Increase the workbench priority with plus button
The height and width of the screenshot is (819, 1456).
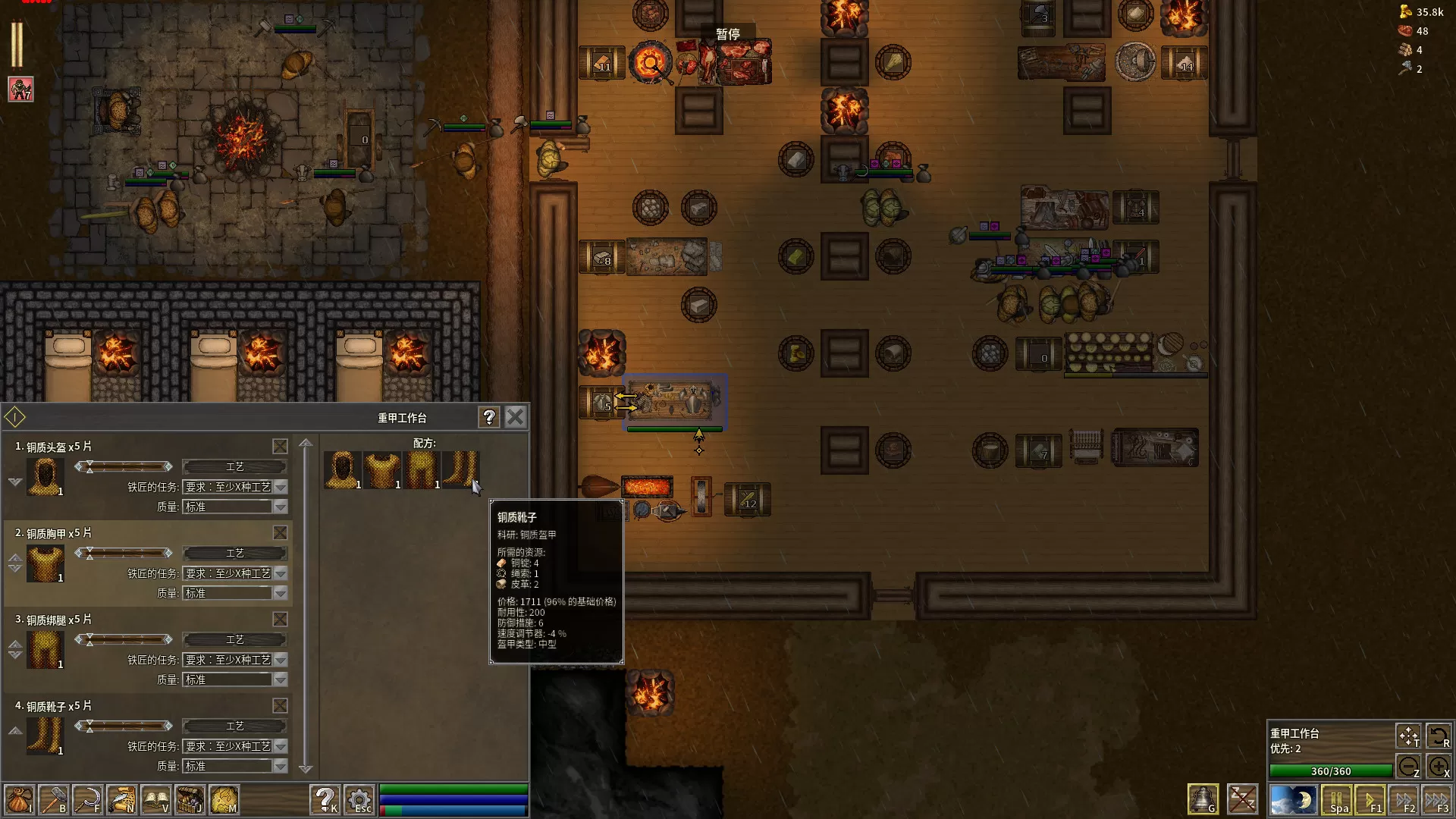1439,767
